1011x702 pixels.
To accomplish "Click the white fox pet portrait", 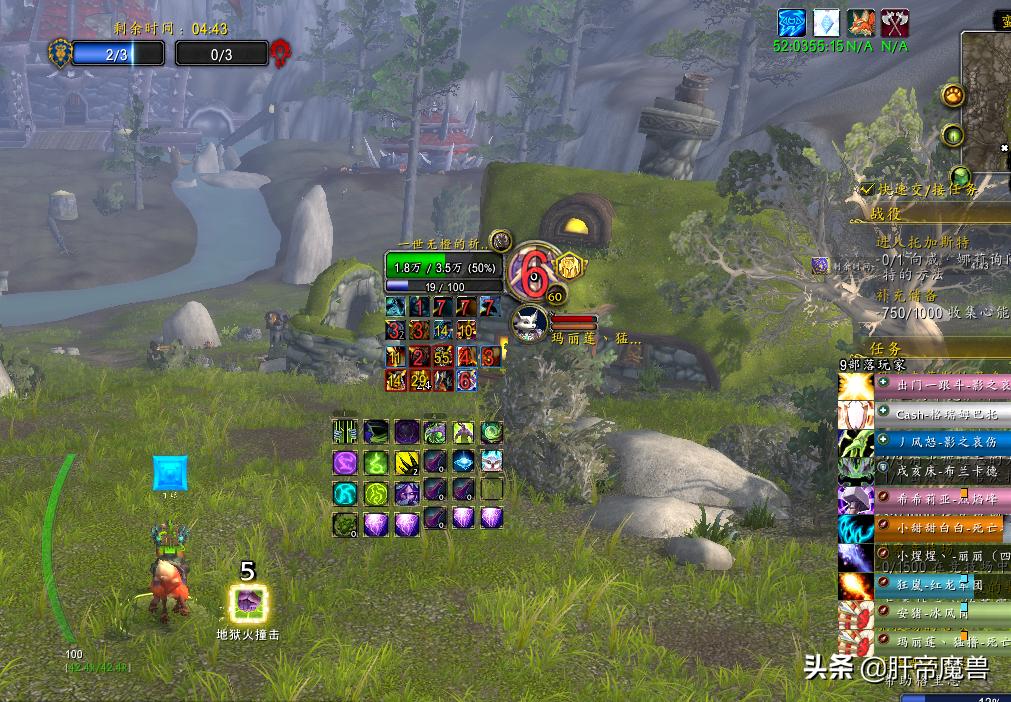I will 530,322.
